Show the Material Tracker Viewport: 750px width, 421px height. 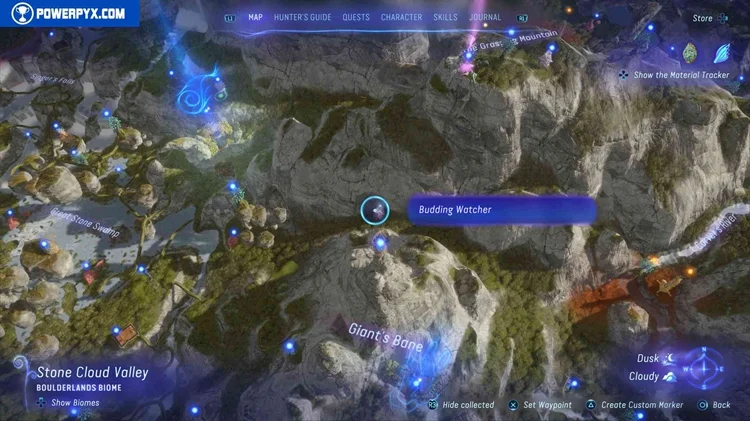click(671, 75)
